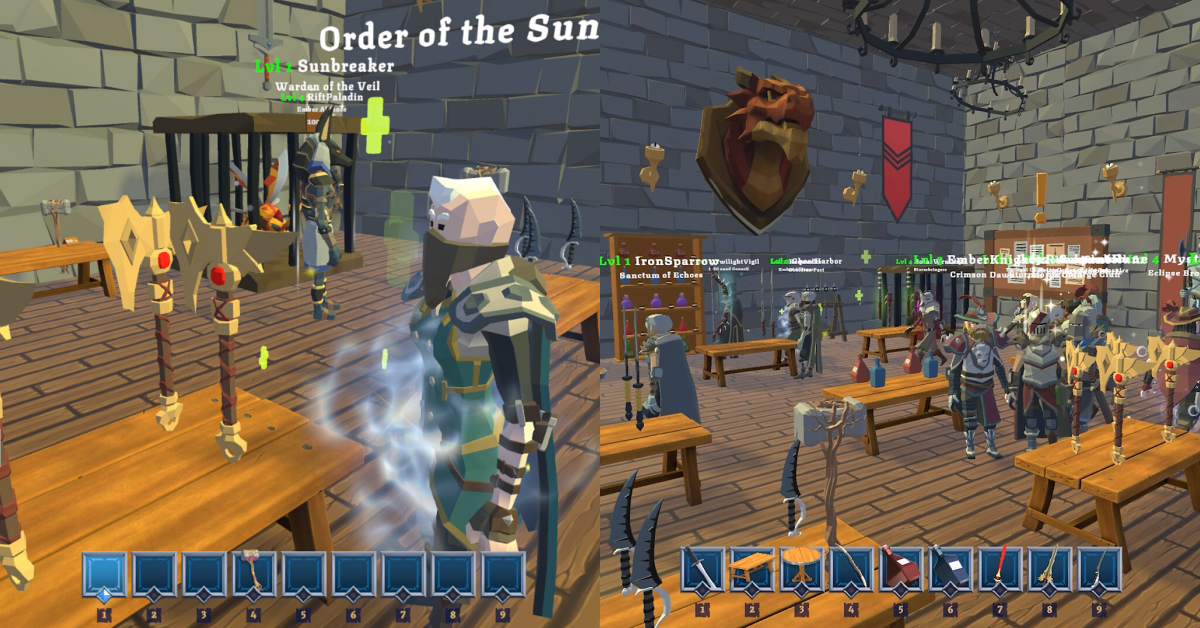This screenshot has width=1200, height=628.
Task: Select the rectangular wooden table slot
Action: click(x=751, y=570)
